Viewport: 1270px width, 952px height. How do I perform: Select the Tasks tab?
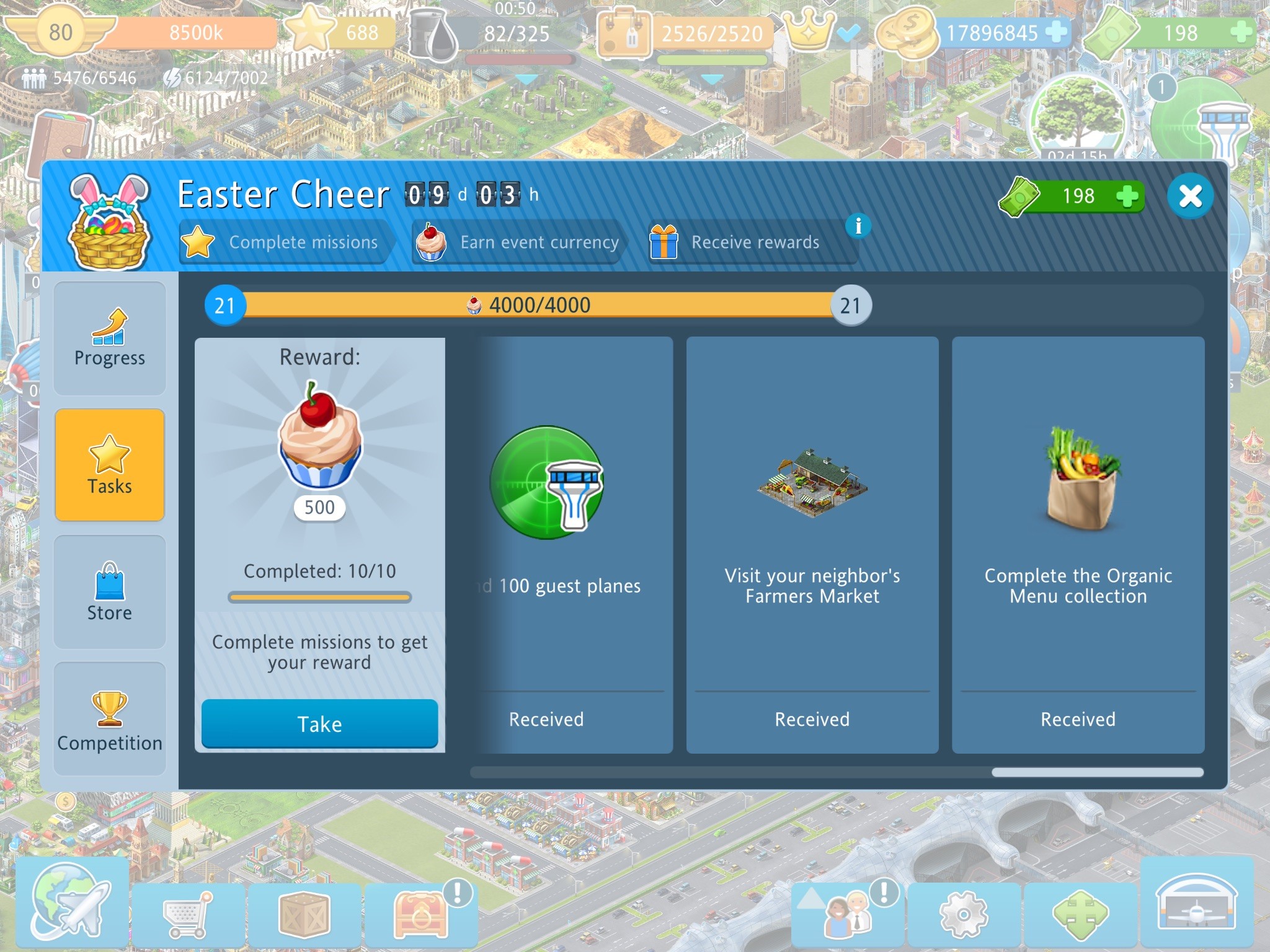pyautogui.click(x=110, y=465)
